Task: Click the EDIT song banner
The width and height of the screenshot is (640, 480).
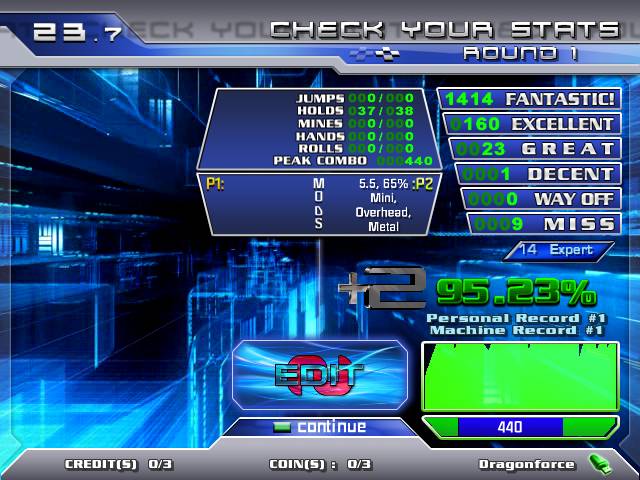Action: (320, 374)
